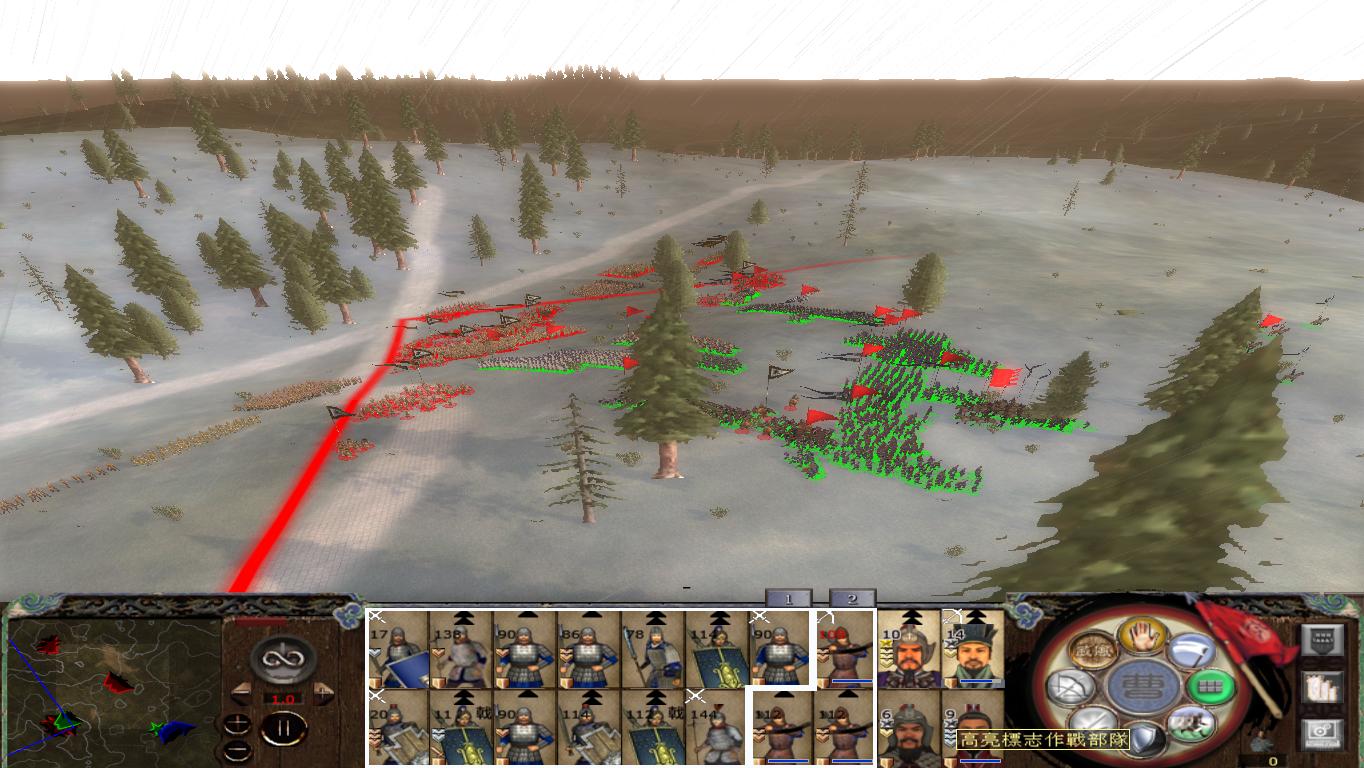Pause the battle with the pause button
The image size is (1364, 768).
[x=282, y=729]
